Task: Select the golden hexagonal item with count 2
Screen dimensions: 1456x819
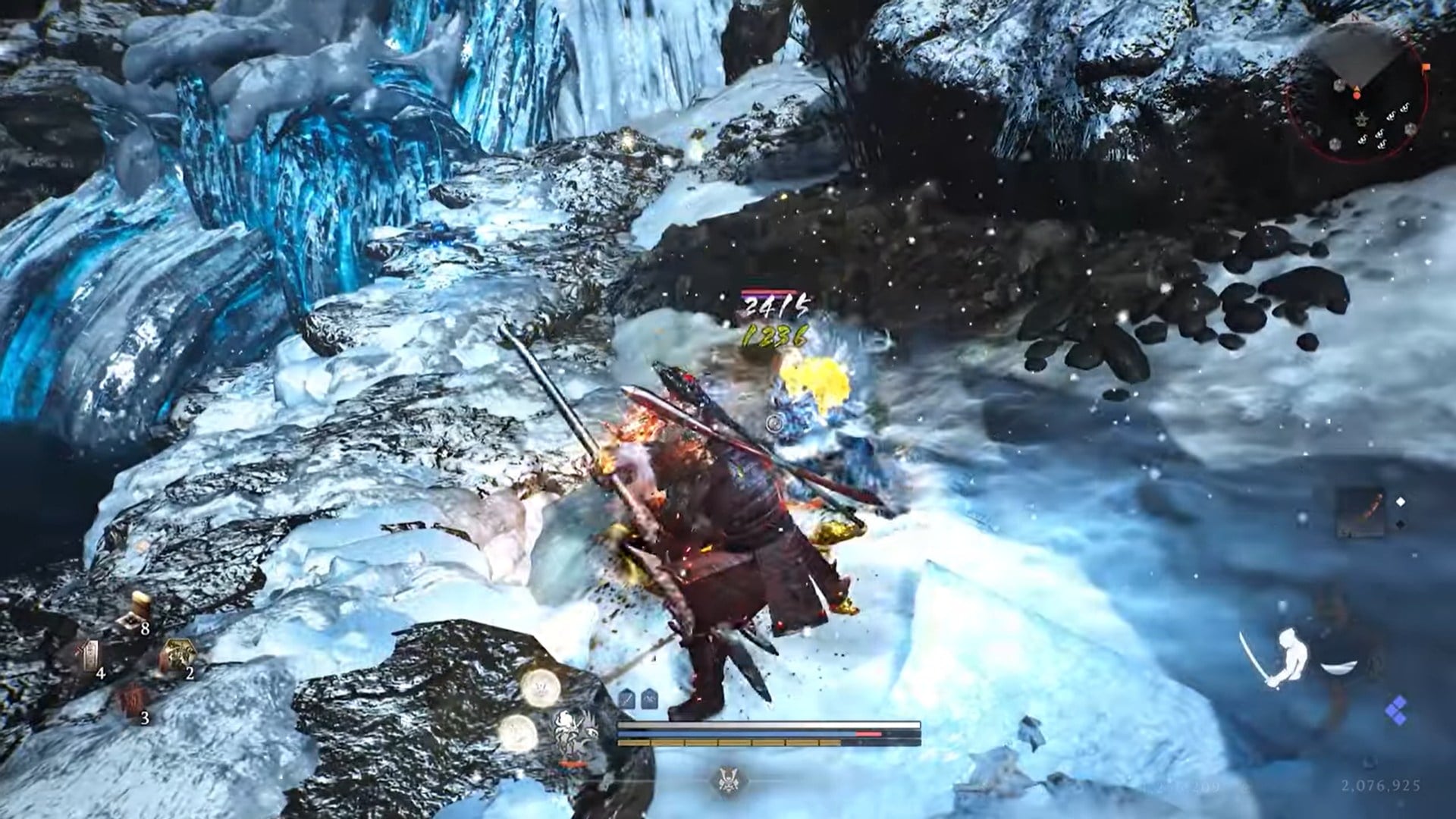Action: pos(177,654)
